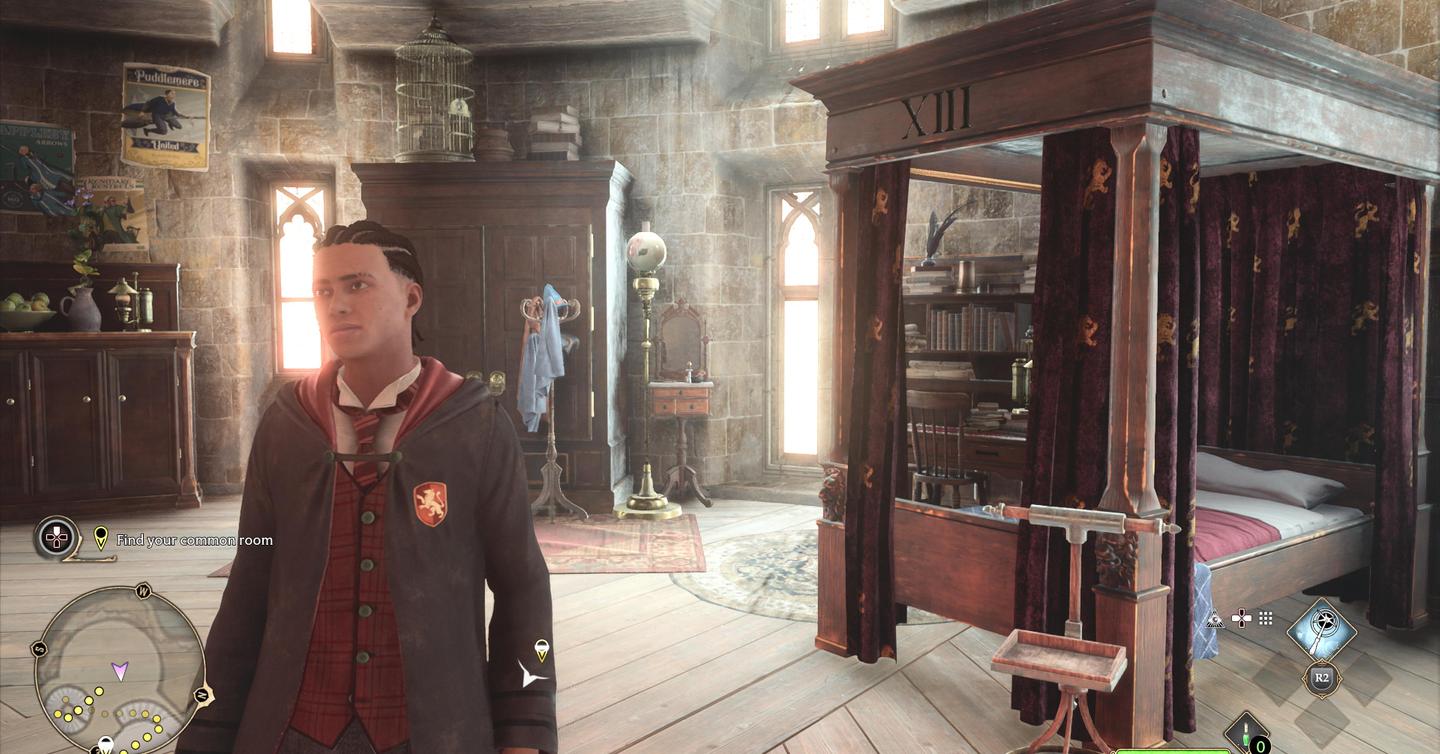
Task: Click the yellow quest waypoint pin icon
Action: 100,537
